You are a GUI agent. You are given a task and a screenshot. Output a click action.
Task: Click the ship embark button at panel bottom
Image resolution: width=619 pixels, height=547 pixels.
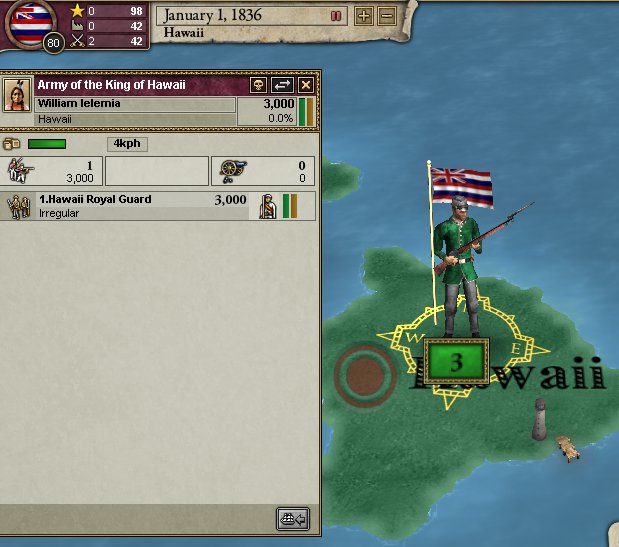[293, 519]
